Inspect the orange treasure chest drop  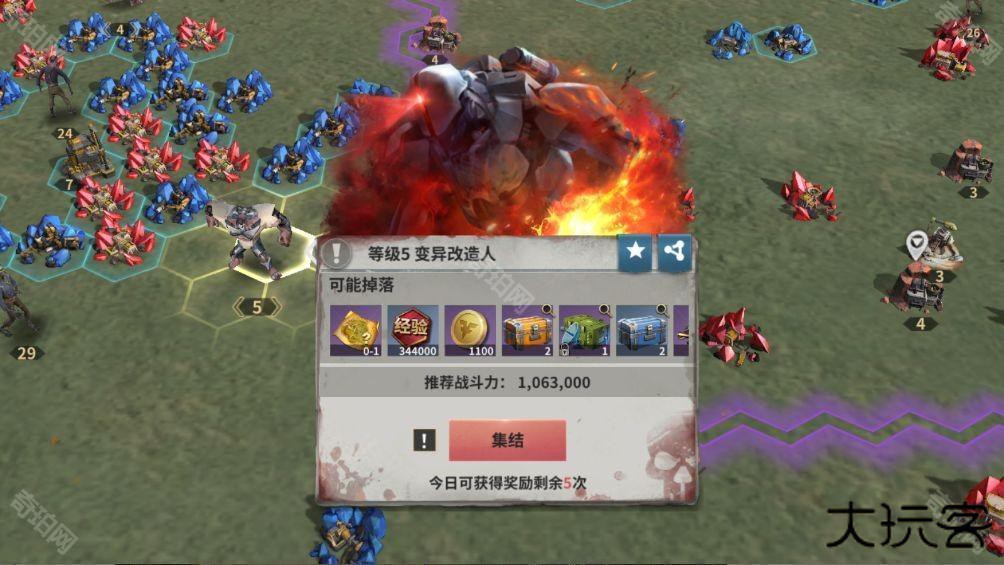coord(527,330)
